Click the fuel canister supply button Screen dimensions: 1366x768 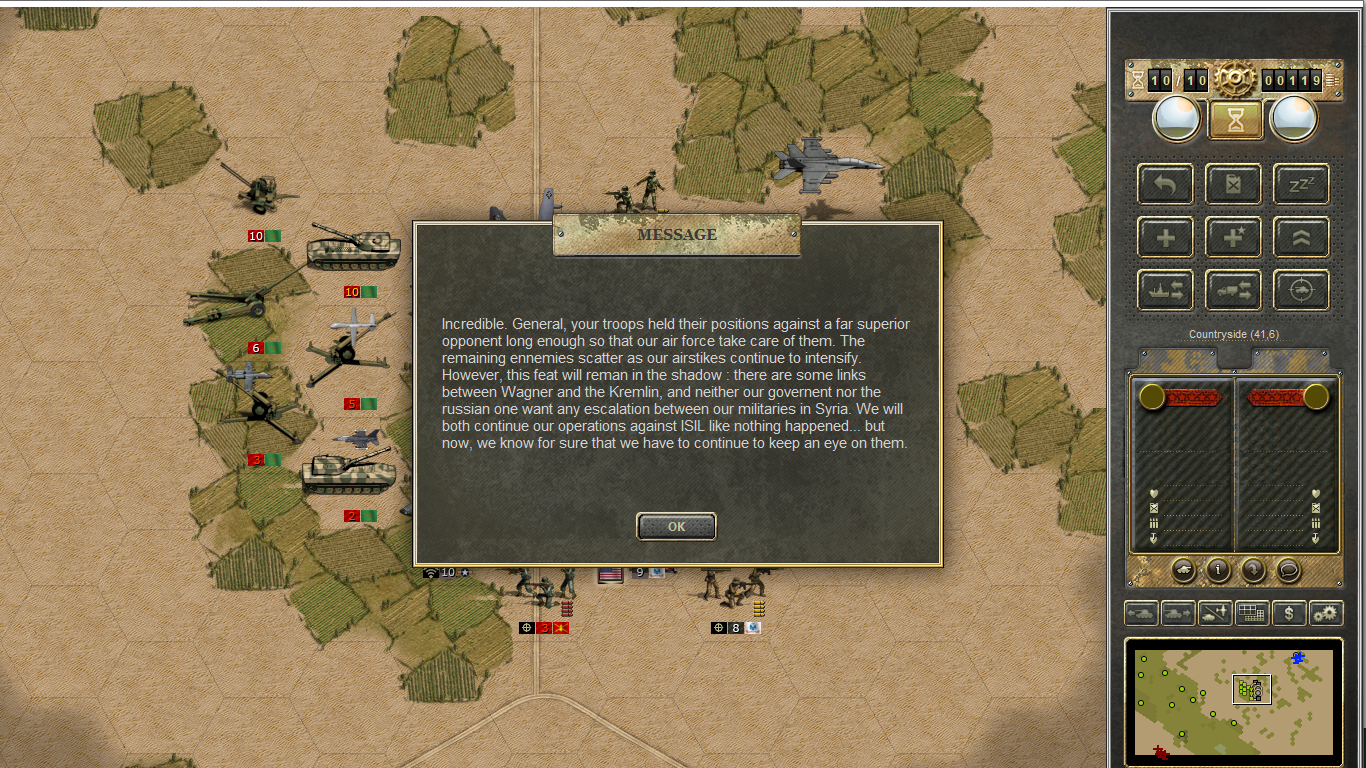click(1233, 184)
